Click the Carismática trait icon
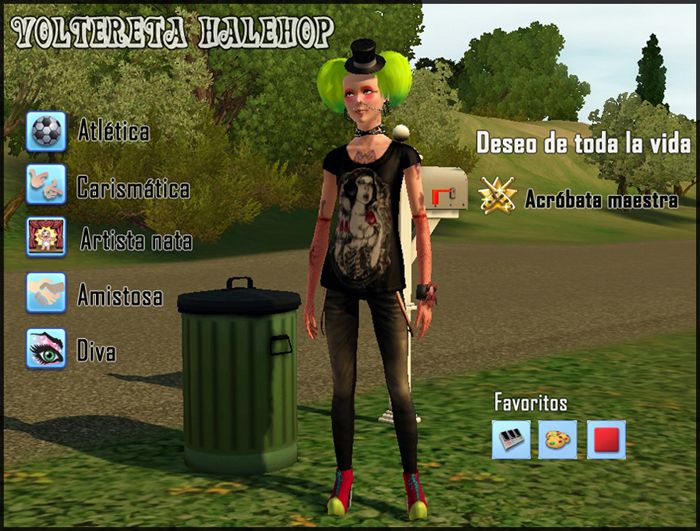Image resolution: width=700 pixels, height=531 pixels. click(46, 185)
